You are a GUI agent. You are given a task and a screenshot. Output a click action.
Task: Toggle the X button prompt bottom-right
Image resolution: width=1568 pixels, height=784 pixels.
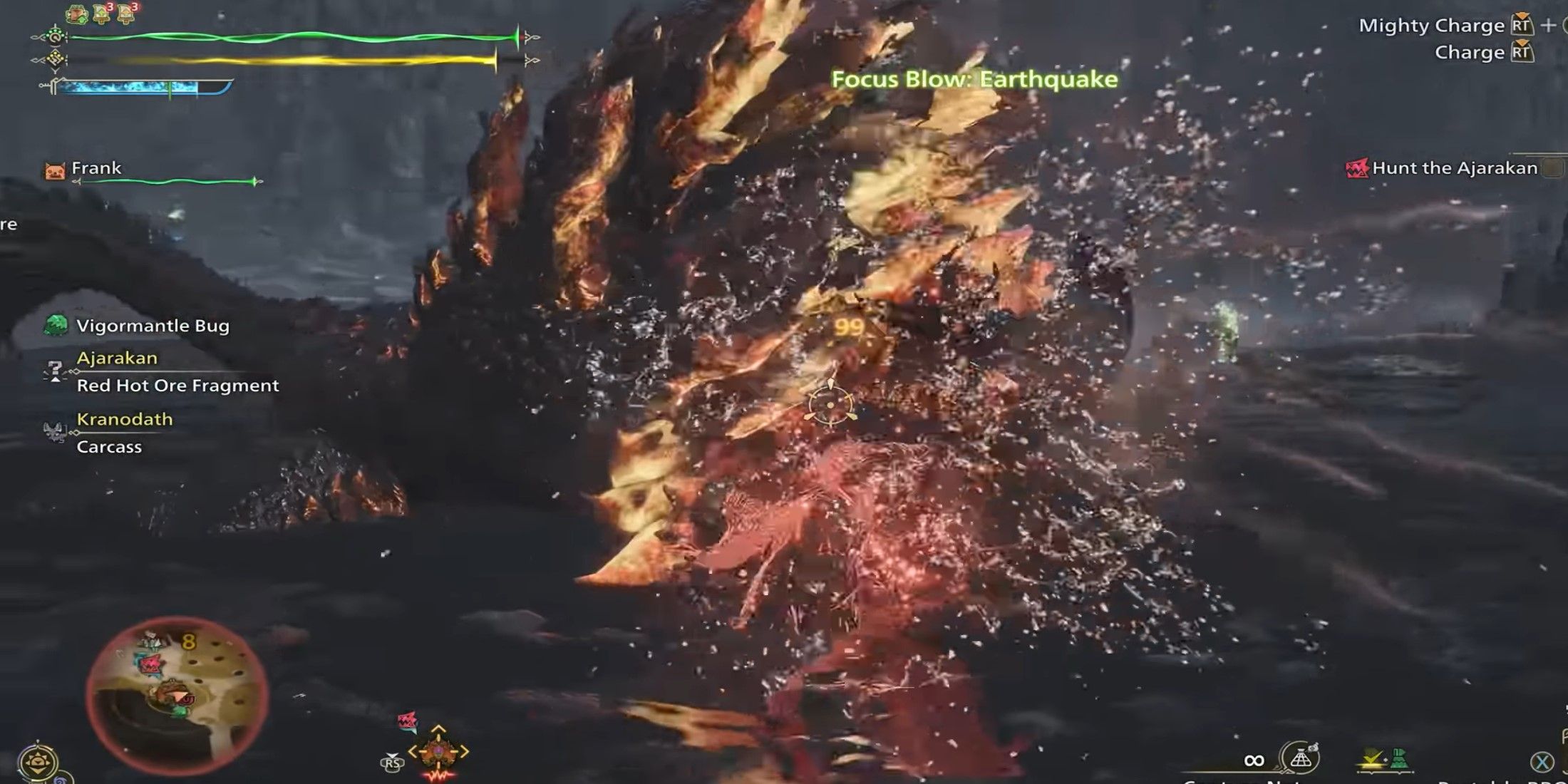pos(1542,761)
